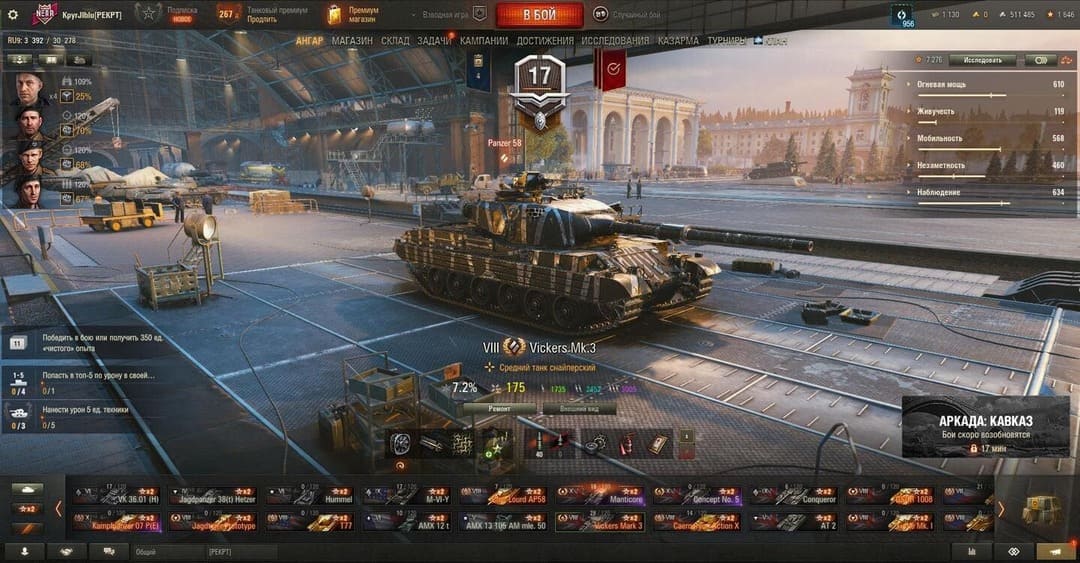The width and height of the screenshot is (1080, 563).
Task: Click the Ремонт repair button
Action: tap(499, 409)
